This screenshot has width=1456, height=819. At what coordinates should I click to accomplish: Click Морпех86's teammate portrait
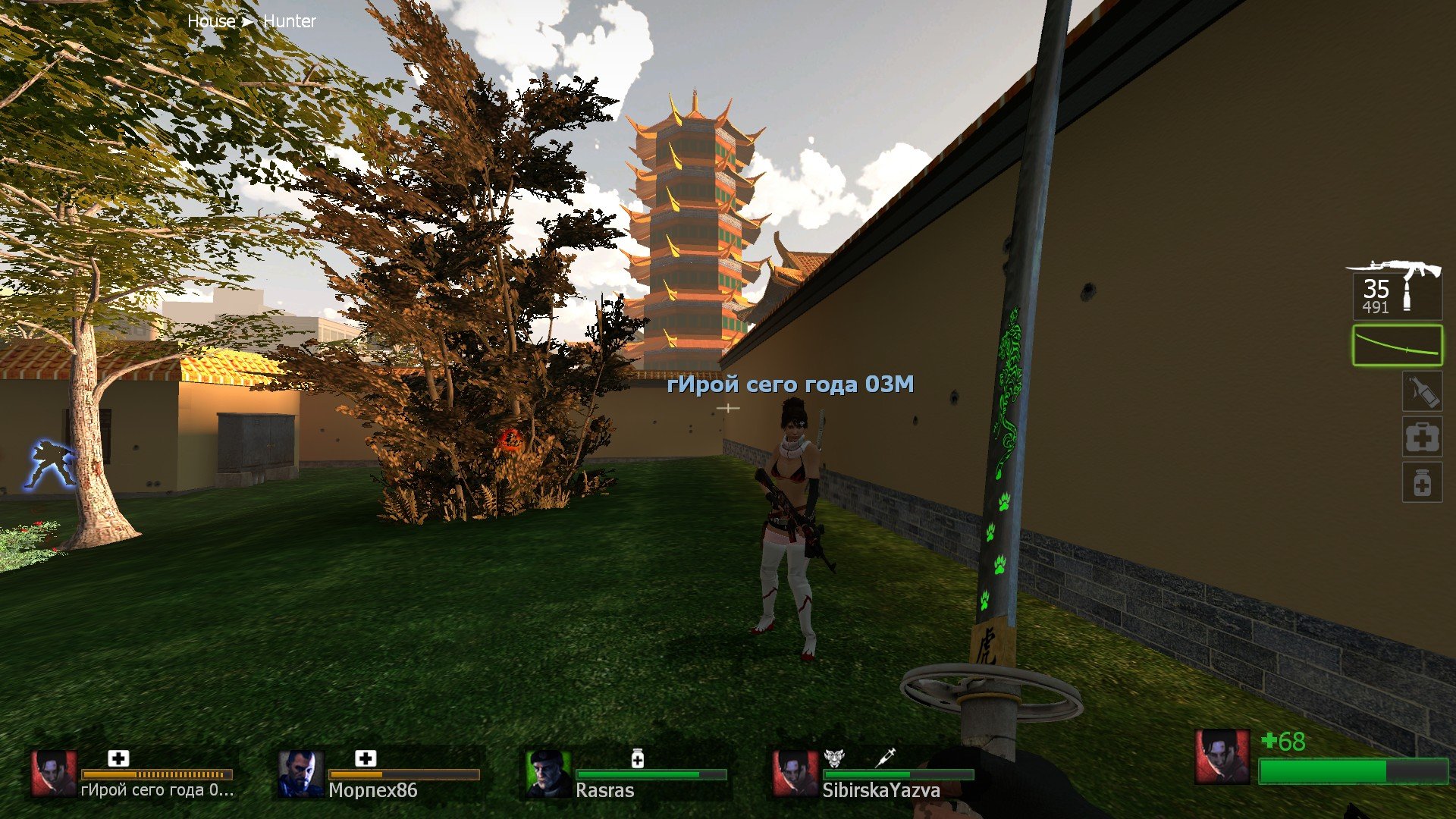click(x=301, y=773)
